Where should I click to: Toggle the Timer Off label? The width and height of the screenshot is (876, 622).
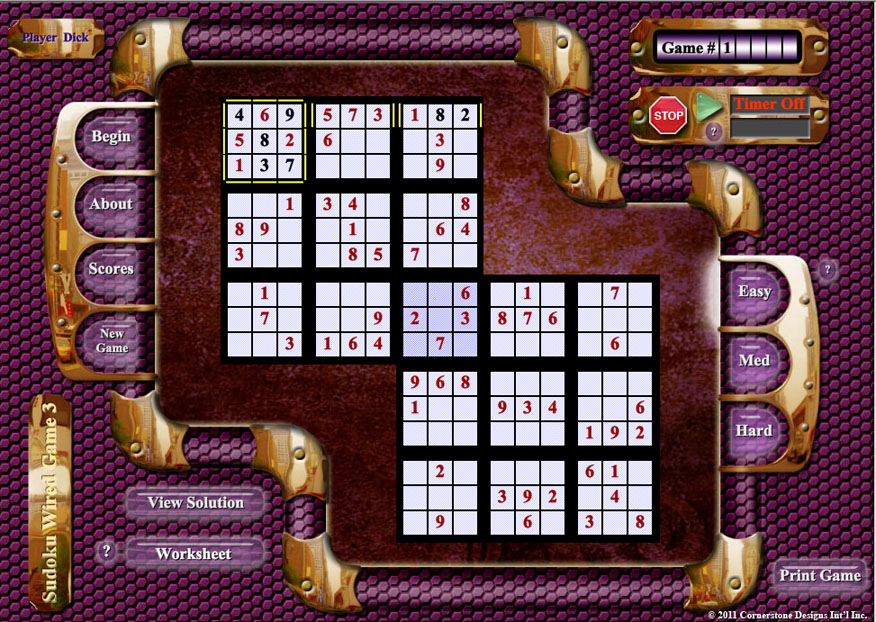point(770,104)
